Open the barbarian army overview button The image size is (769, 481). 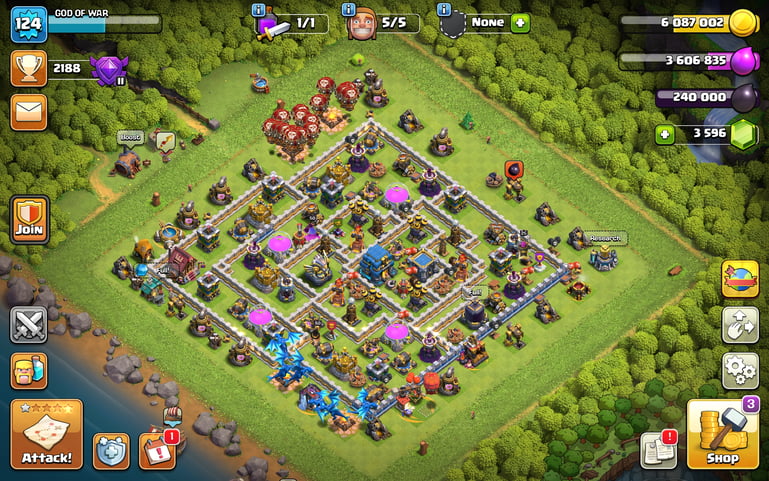coord(29,371)
